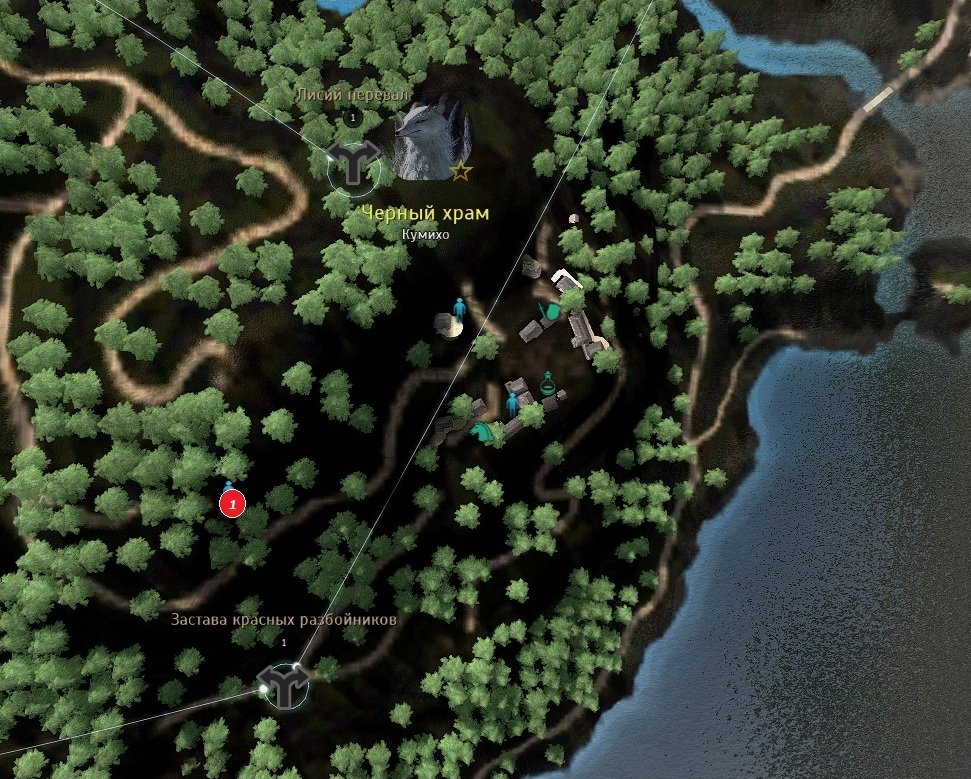Toggle the gold star beside the boss portrait
This screenshot has width=971, height=779.
pyautogui.click(x=460, y=171)
